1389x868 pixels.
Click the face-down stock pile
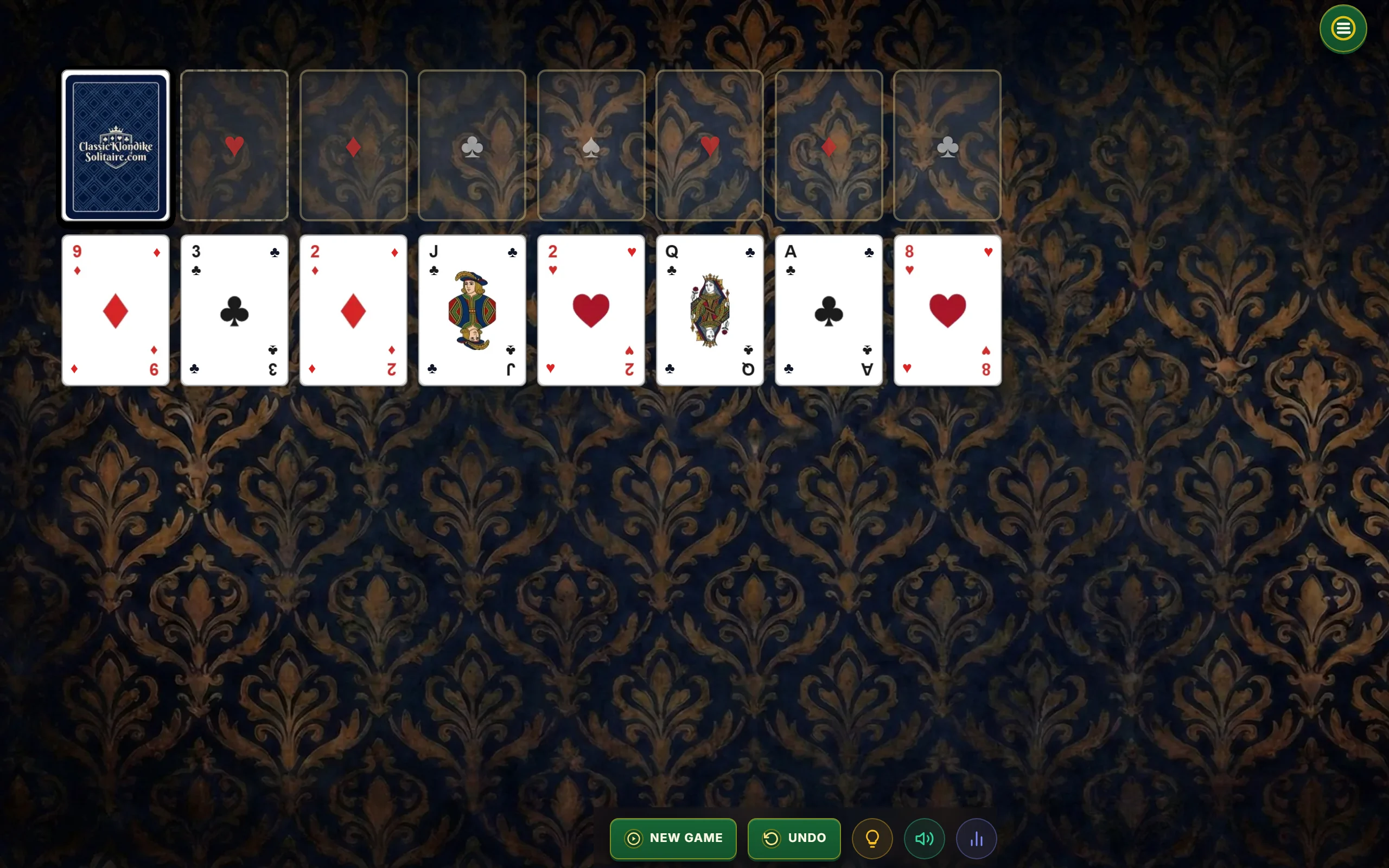(x=115, y=145)
